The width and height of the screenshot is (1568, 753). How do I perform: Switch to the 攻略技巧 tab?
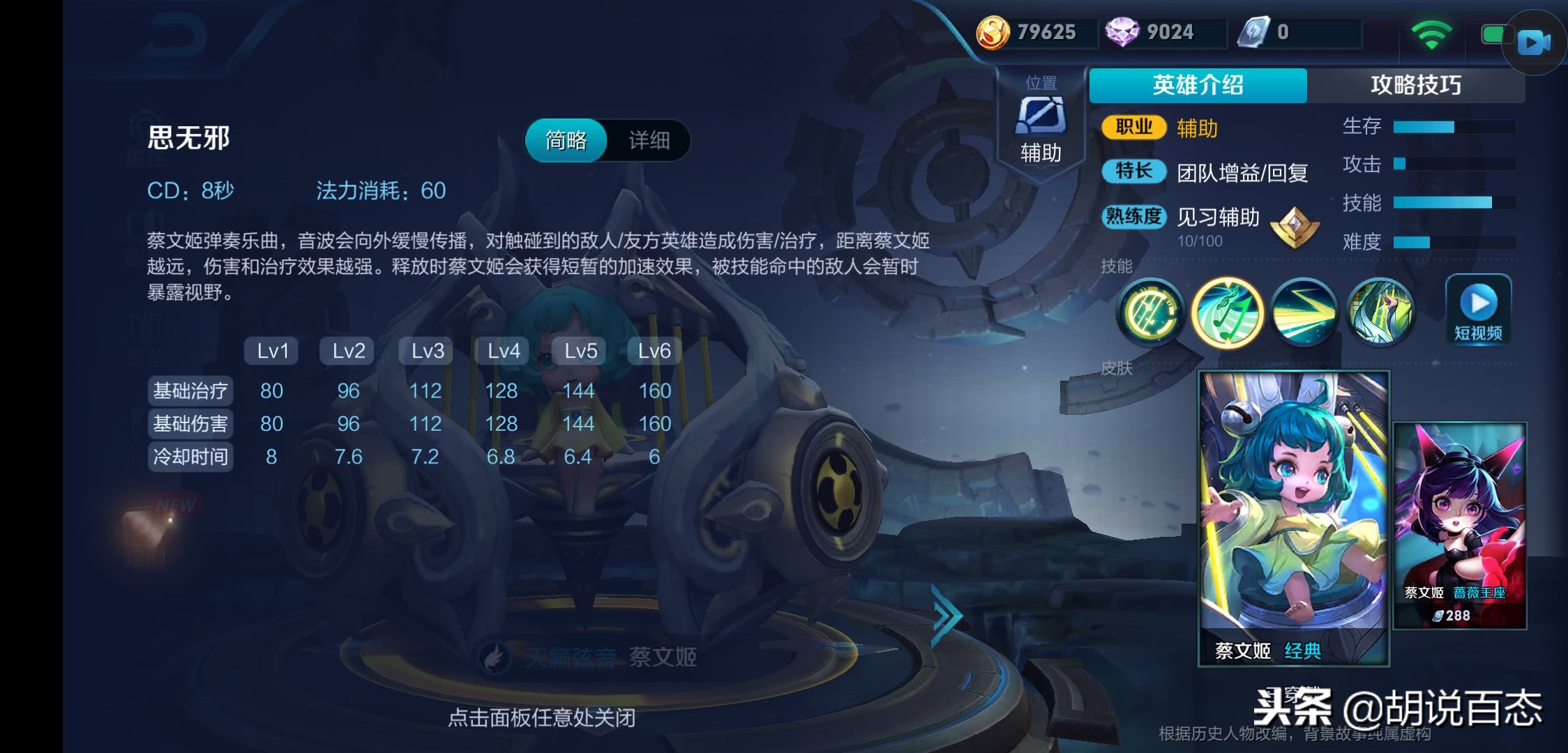pyautogui.click(x=1416, y=84)
